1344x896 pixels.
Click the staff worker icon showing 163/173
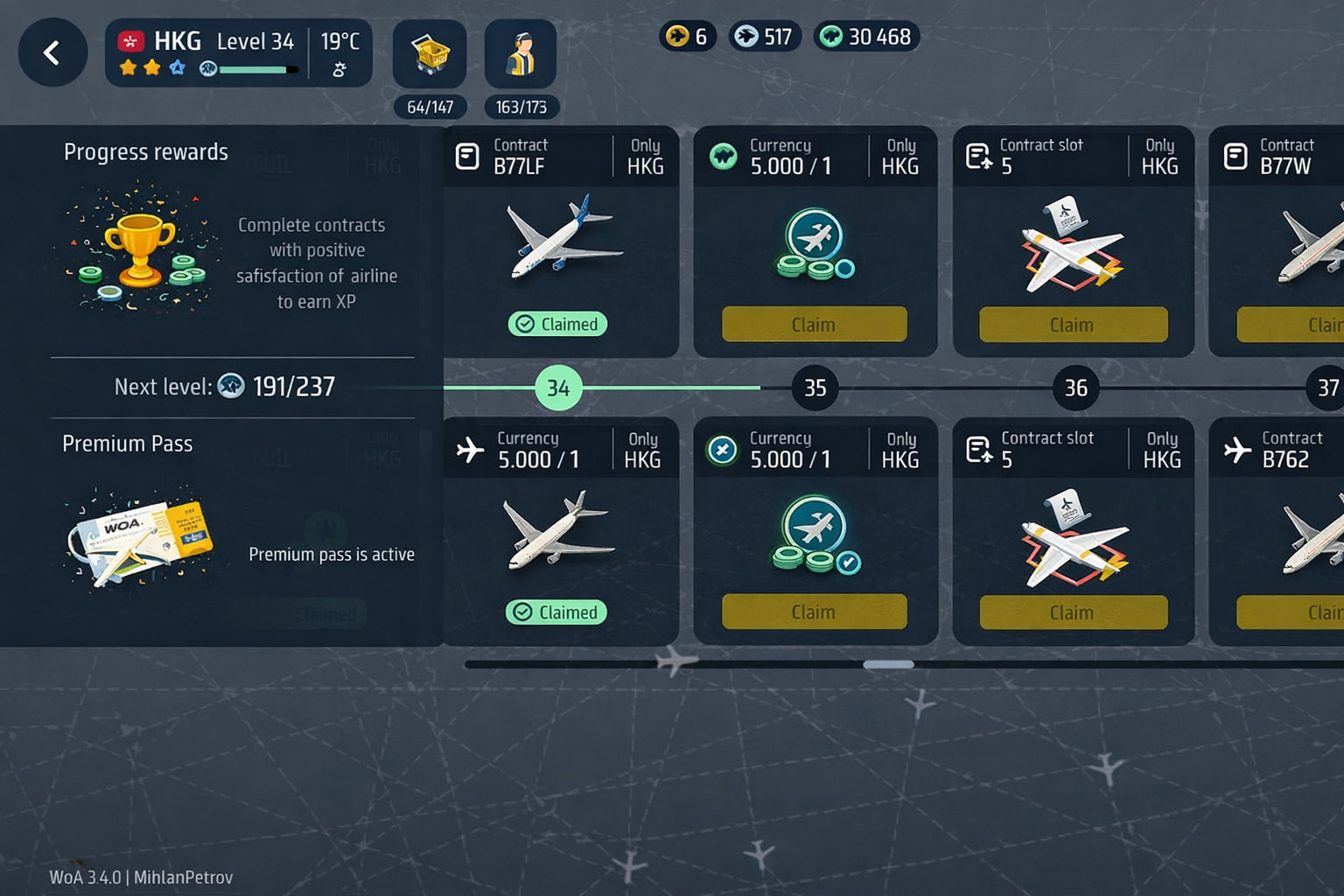pyautogui.click(x=521, y=54)
